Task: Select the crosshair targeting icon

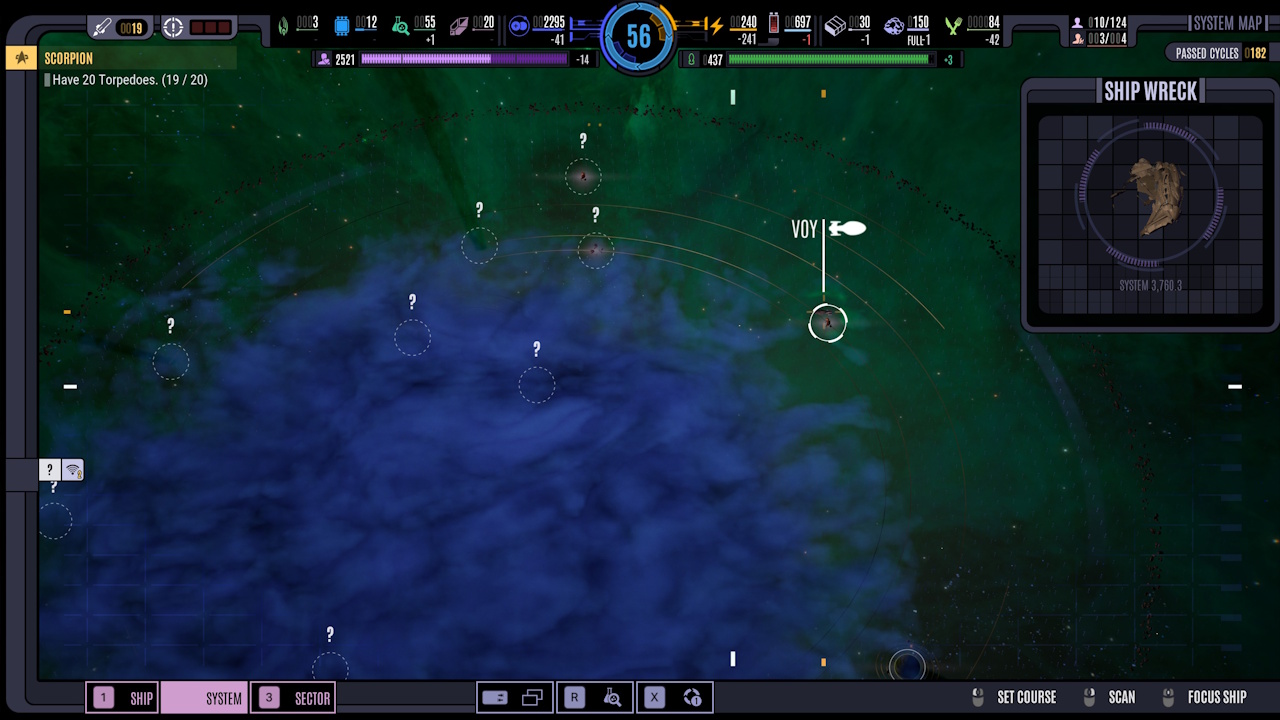Action: tap(173, 26)
